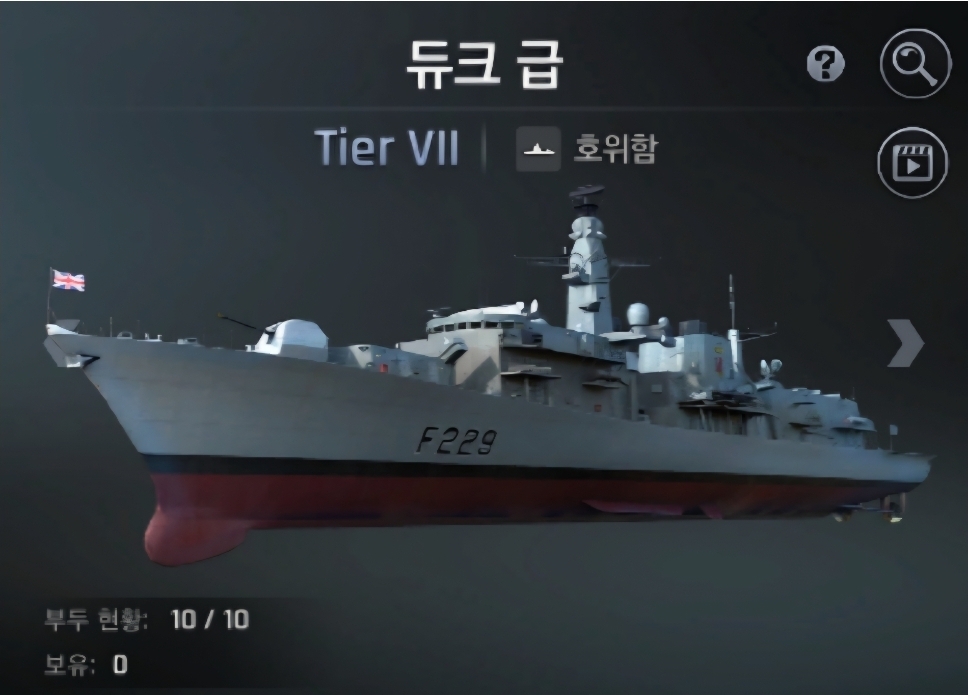Open the question mark help icon
The height and width of the screenshot is (695, 968).
click(825, 66)
